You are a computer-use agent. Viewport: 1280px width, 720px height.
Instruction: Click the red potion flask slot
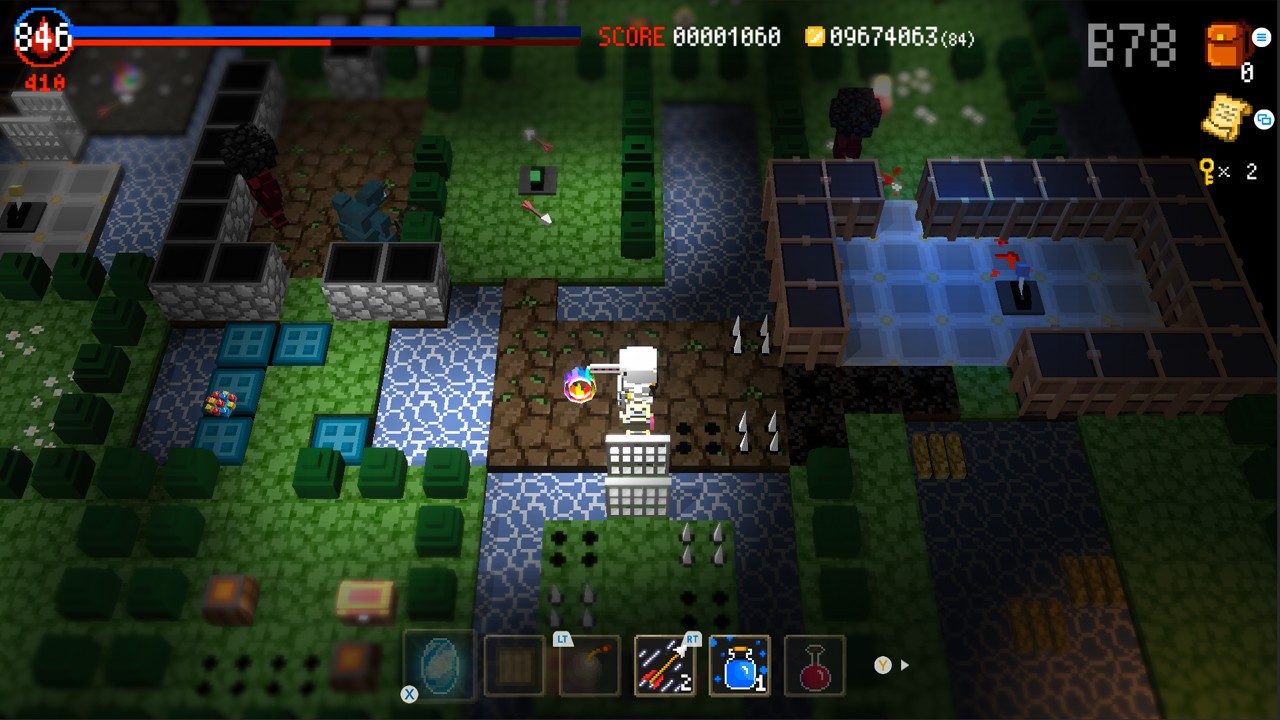[815, 666]
